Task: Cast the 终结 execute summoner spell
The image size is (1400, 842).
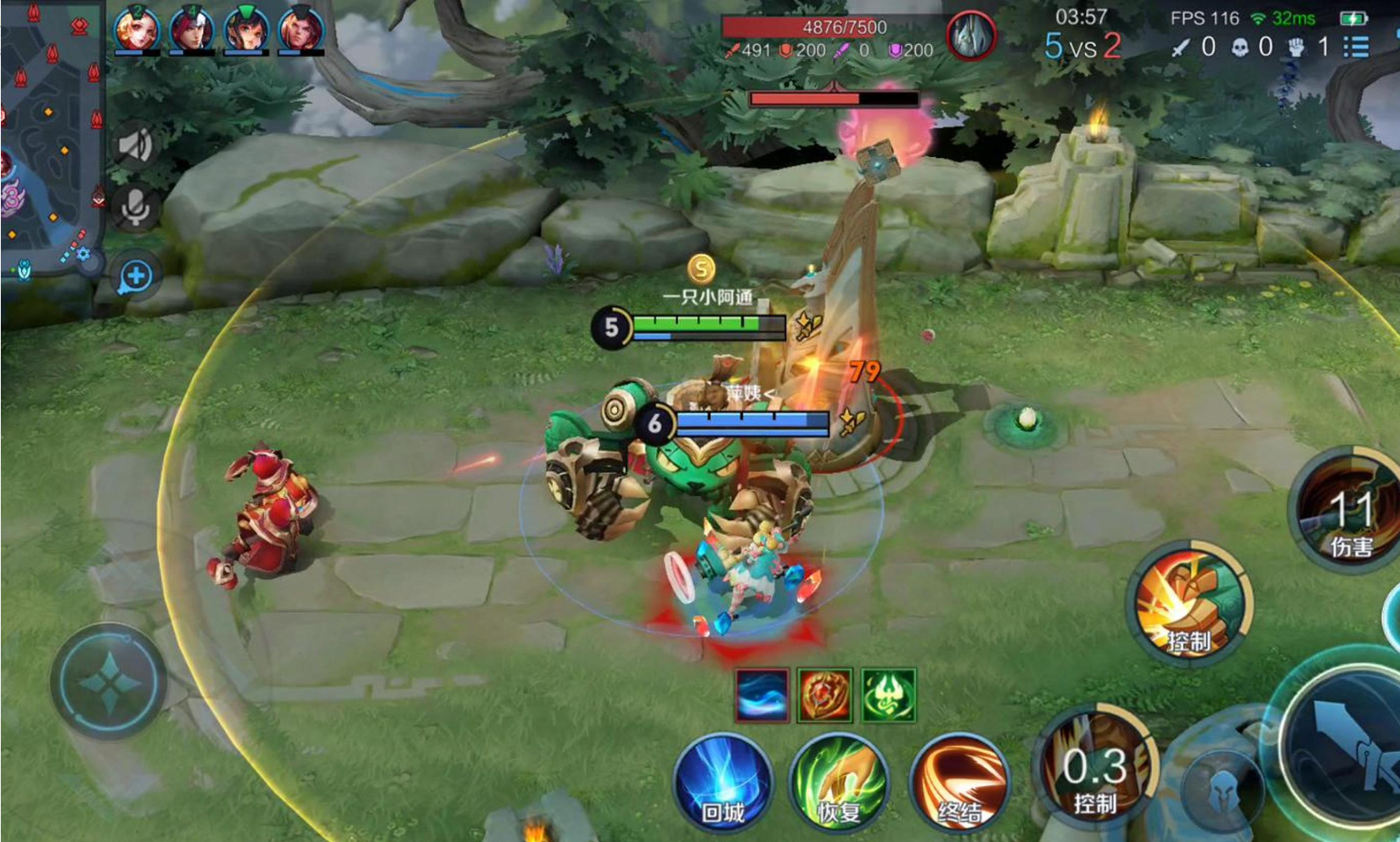Action: pos(959,783)
